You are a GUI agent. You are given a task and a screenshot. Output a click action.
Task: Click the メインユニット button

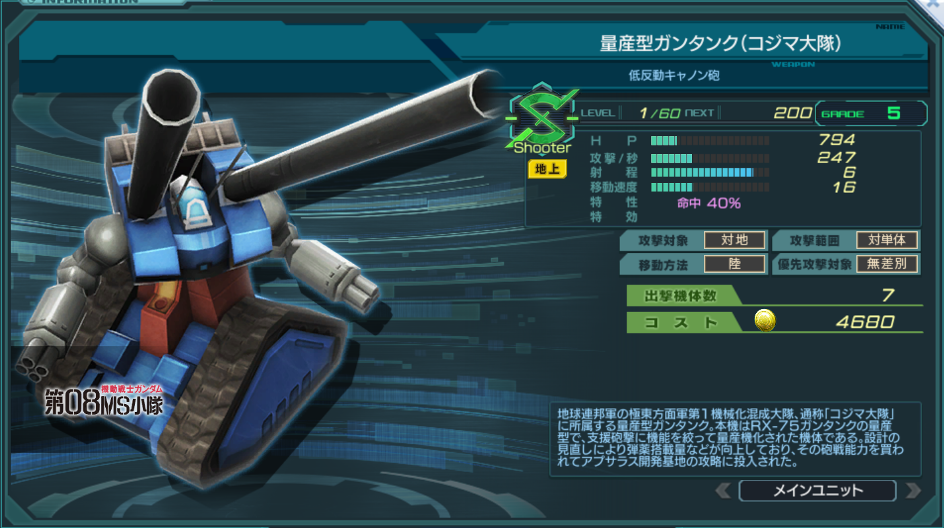coord(818,490)
